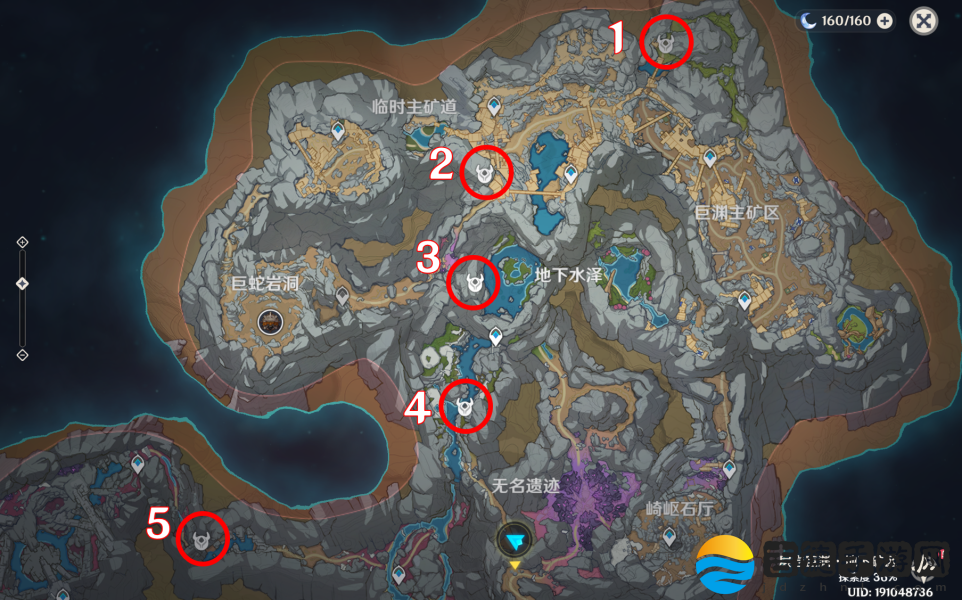This screenshot has width=962, height=600.
Task: Select the teleport waypoint under the 崎岖石厅 label
Action: point(668,537)
